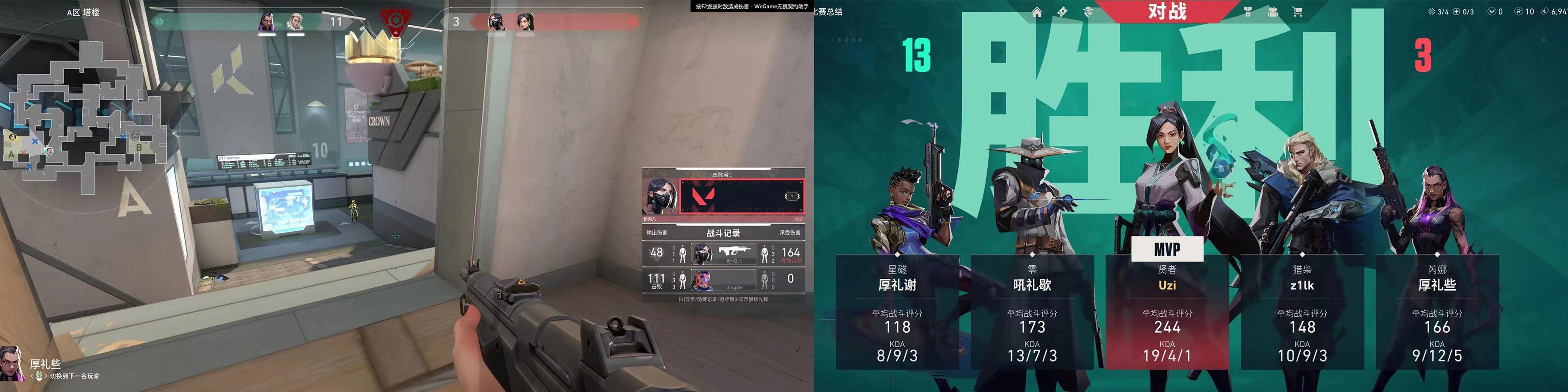Click the WeGame assistant overlay text
The width and height of the screenshot is (1568, 392).
coord(752,6)
